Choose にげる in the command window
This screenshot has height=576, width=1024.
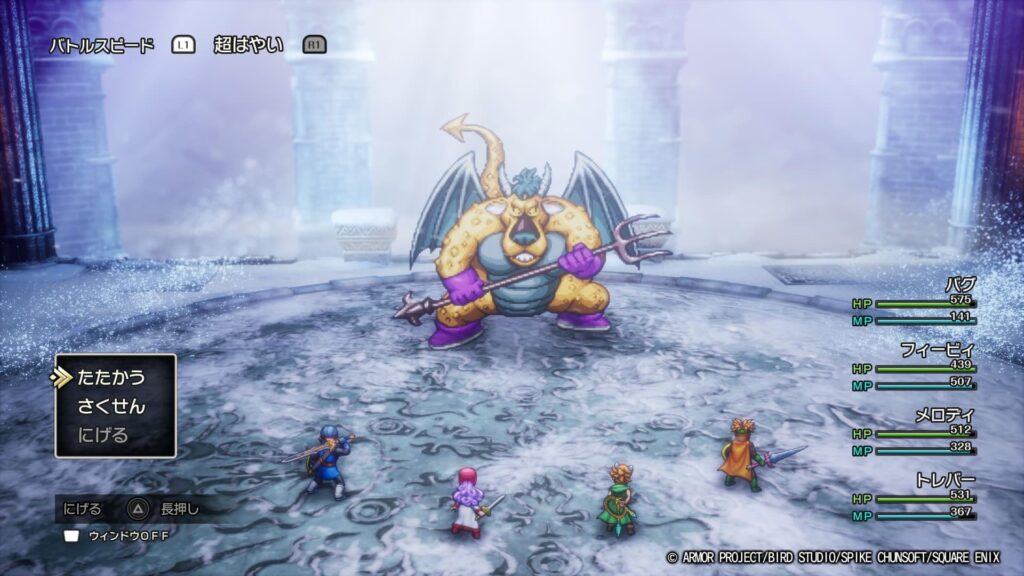(x=104, y=435)
